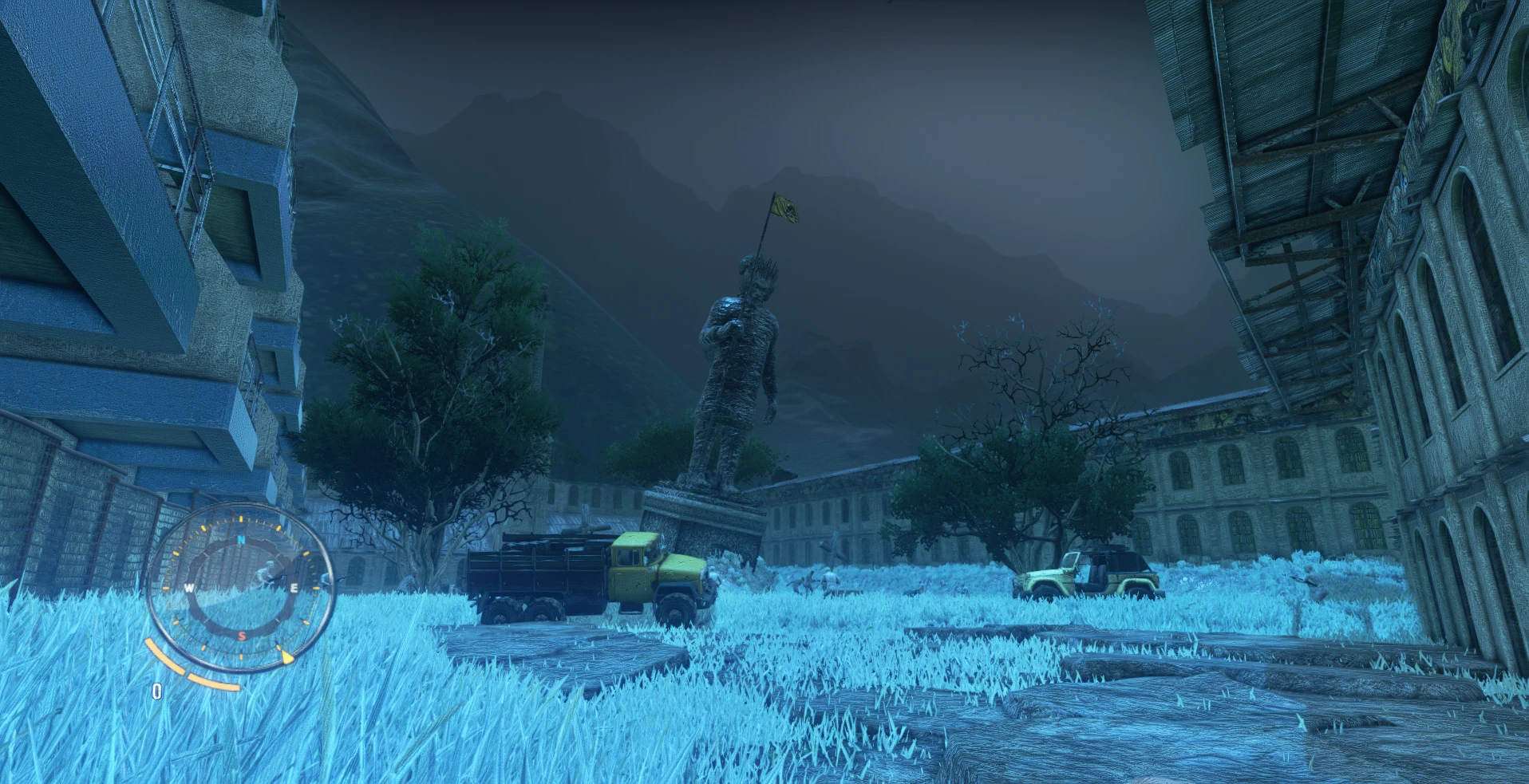Click the North marker on the compass
The image size is (1529, 784).
240,539
